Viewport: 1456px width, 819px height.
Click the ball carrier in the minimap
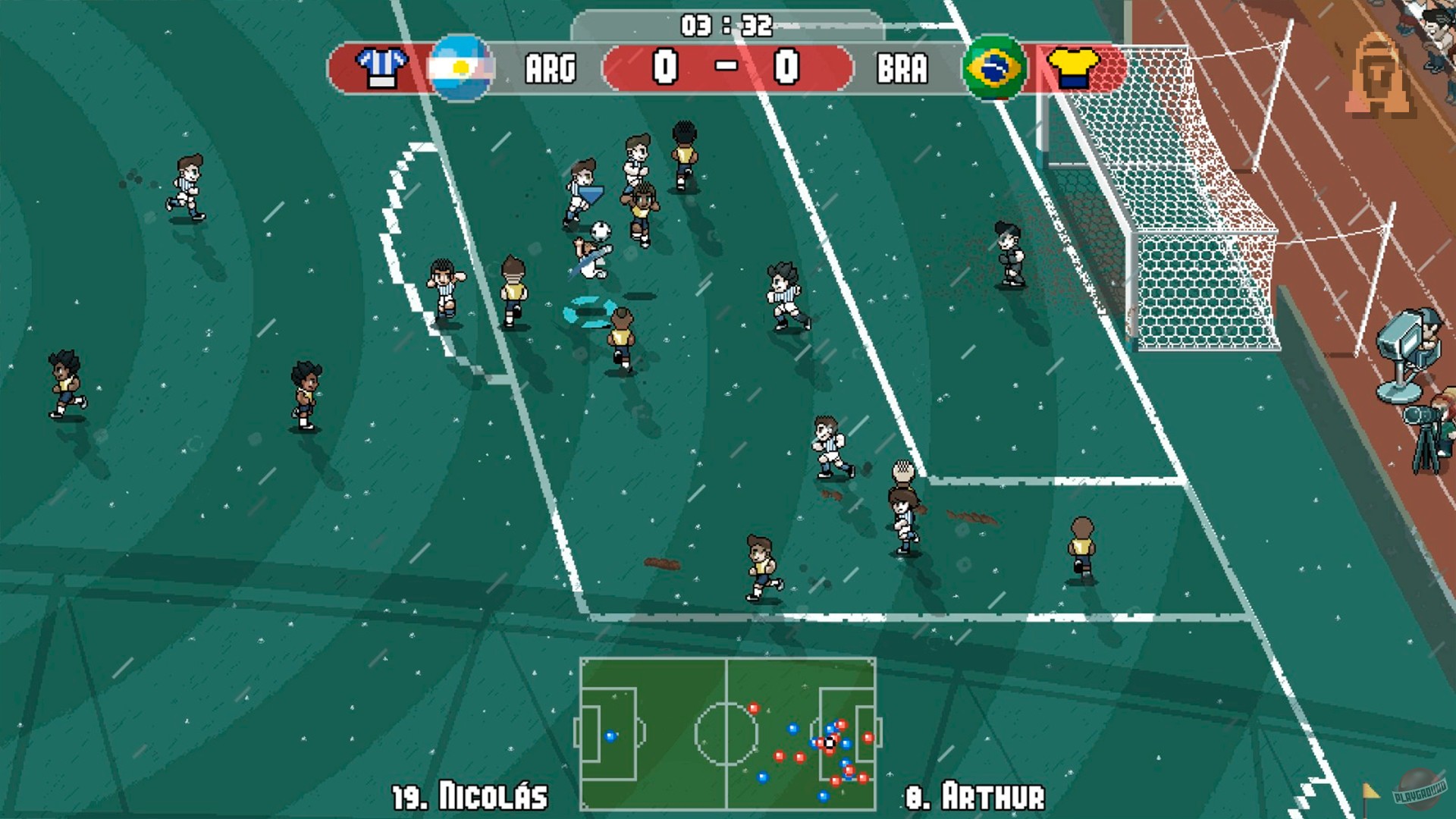pyautogui.click(x=830, y=743)
